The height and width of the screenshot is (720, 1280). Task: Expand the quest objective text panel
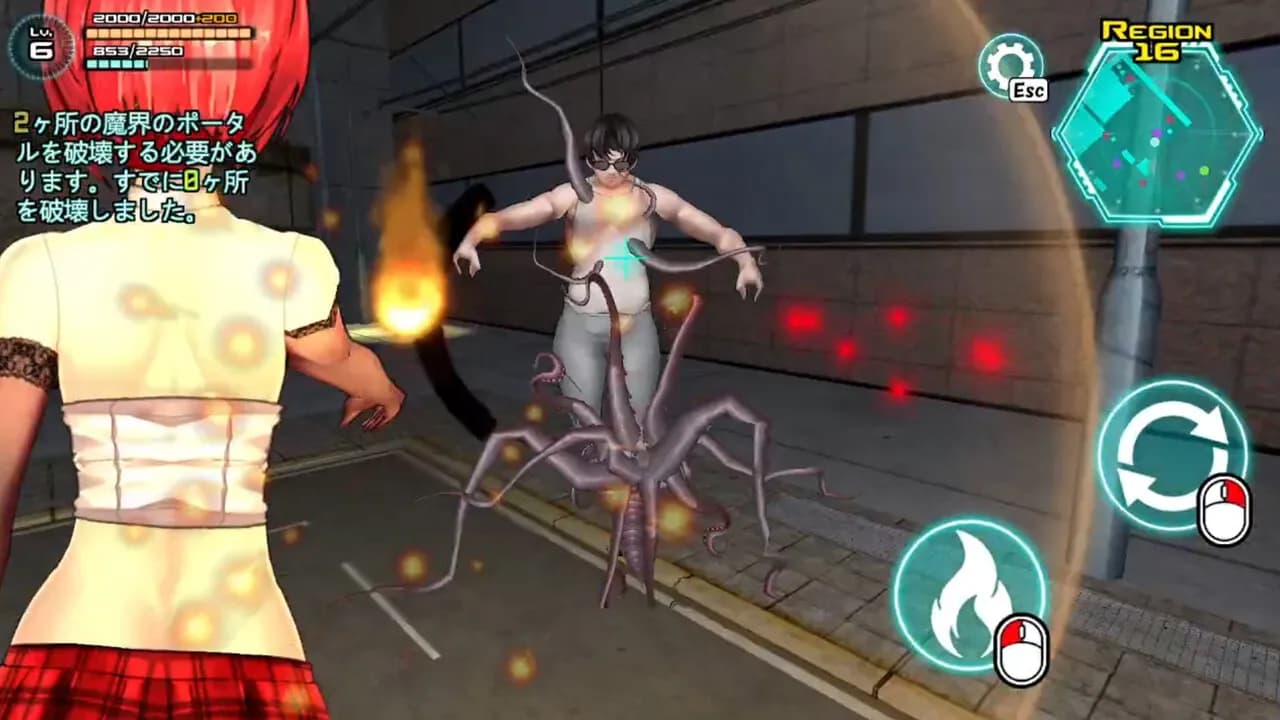point(110,165)
